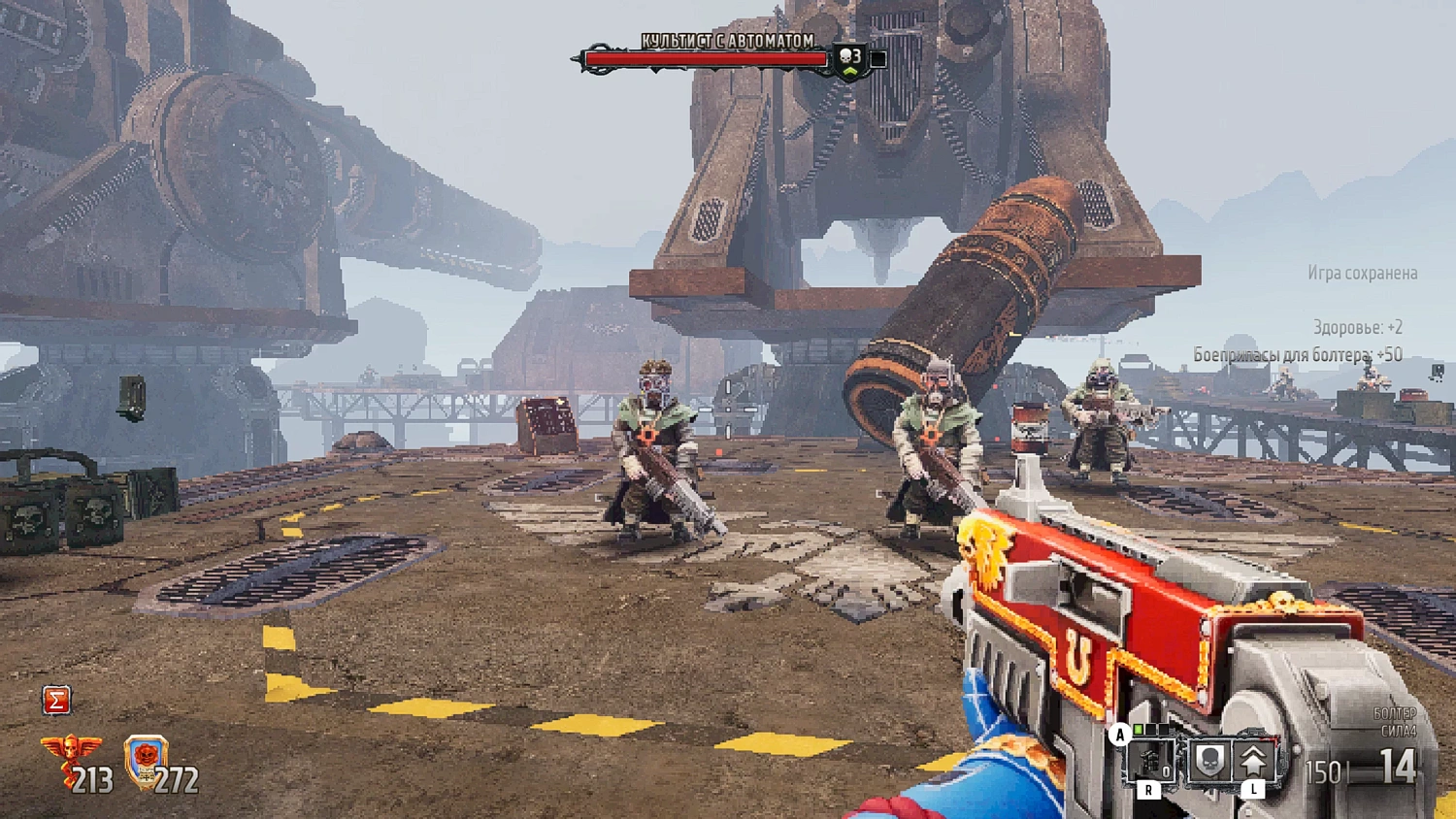
Task: Select the grenade icon above the R prompt
Action: click(x=1150, y=760)
